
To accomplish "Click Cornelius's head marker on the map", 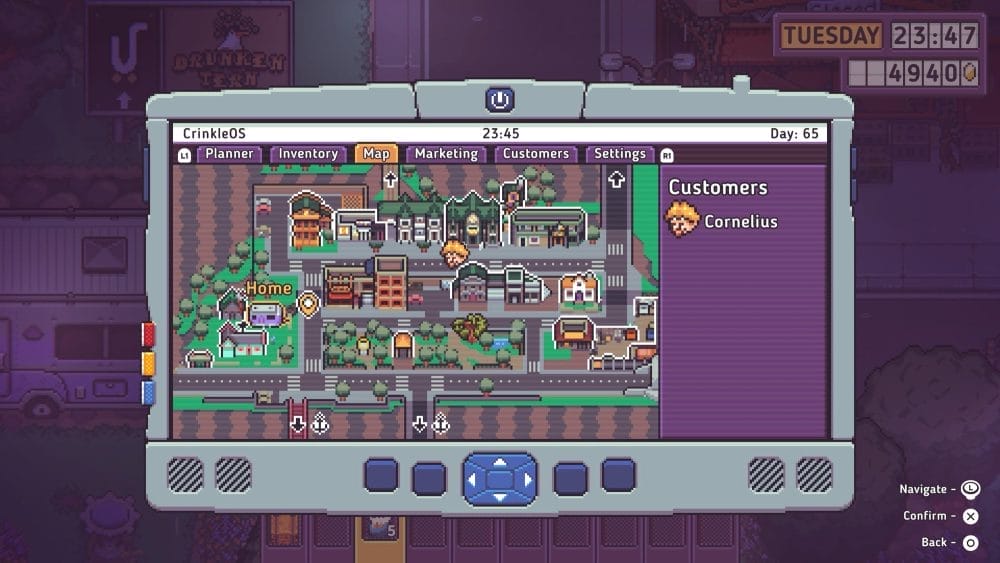I will click(456, 252).
